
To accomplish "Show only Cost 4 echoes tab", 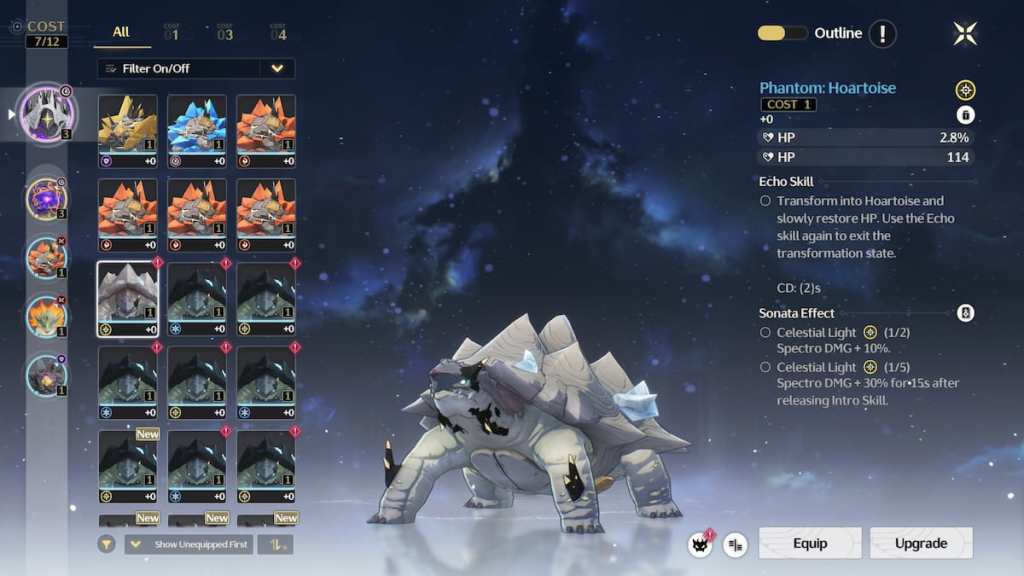I will coord(278,34).
